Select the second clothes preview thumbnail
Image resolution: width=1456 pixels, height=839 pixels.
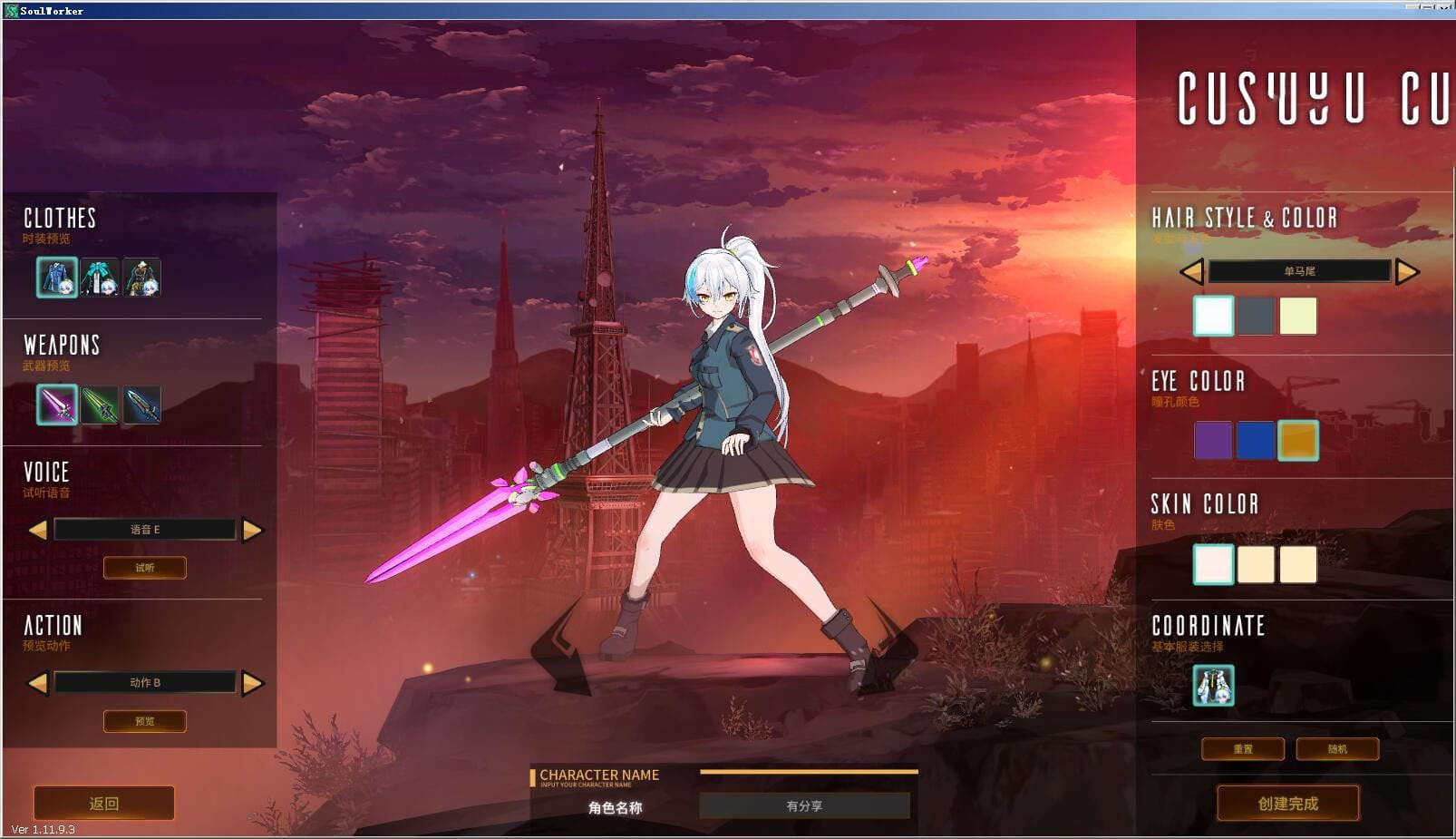point(101,278)
